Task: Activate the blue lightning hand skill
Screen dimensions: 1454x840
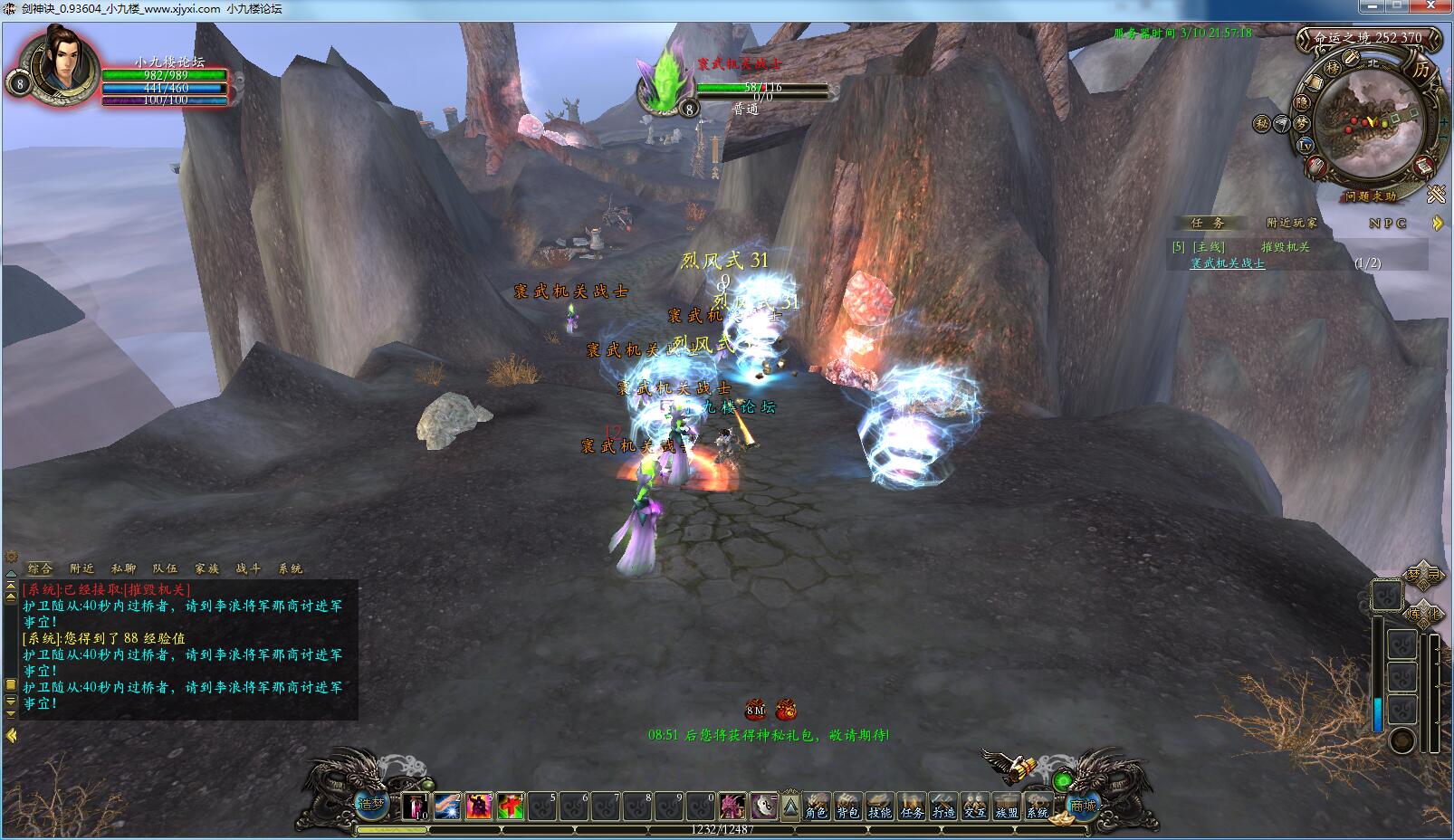Action: click(x=447, y=806)
